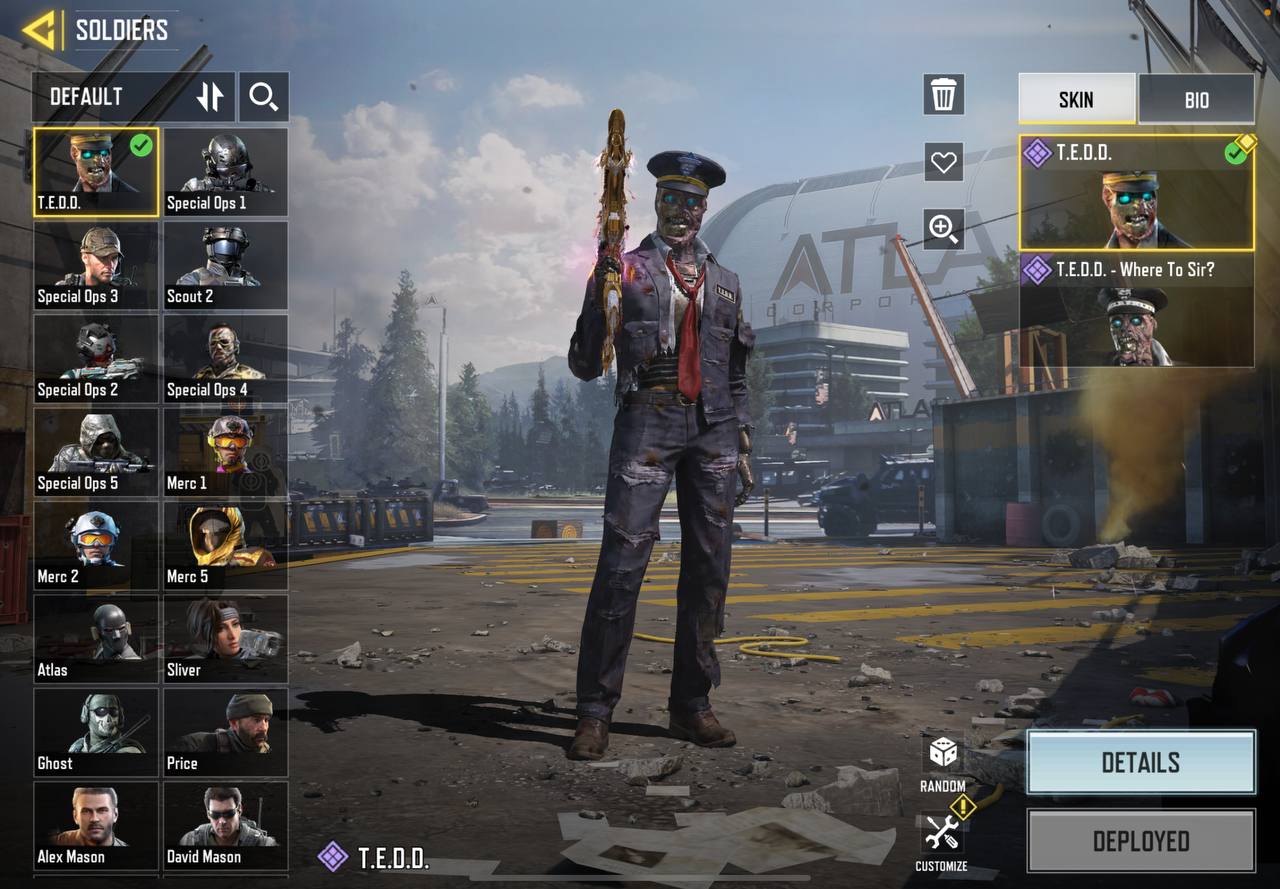Open the DETAILS panel
The image size is (1280, 889).
[1140, 762]
